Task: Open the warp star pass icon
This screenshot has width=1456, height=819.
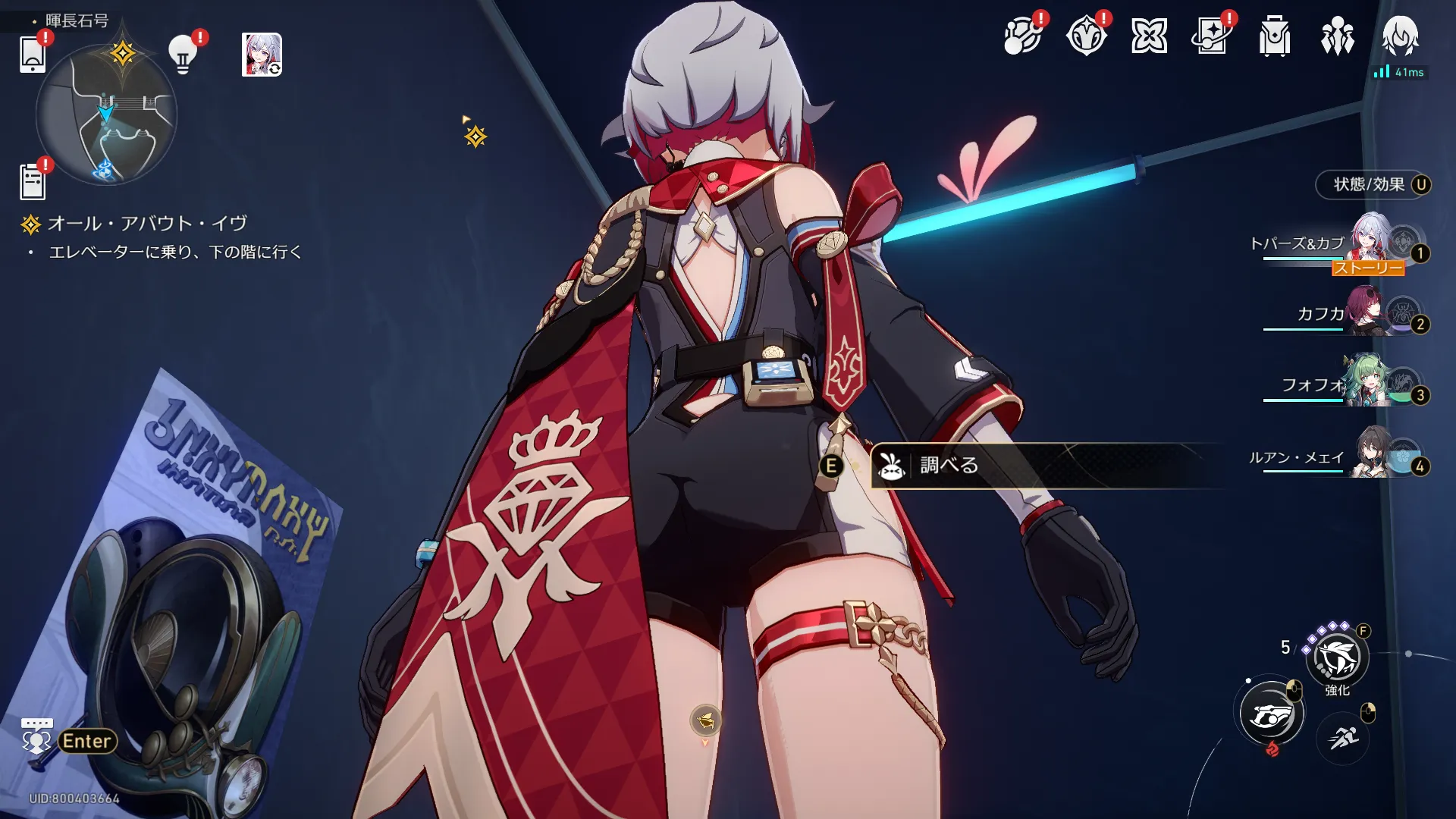Action: click(1211, 36)
